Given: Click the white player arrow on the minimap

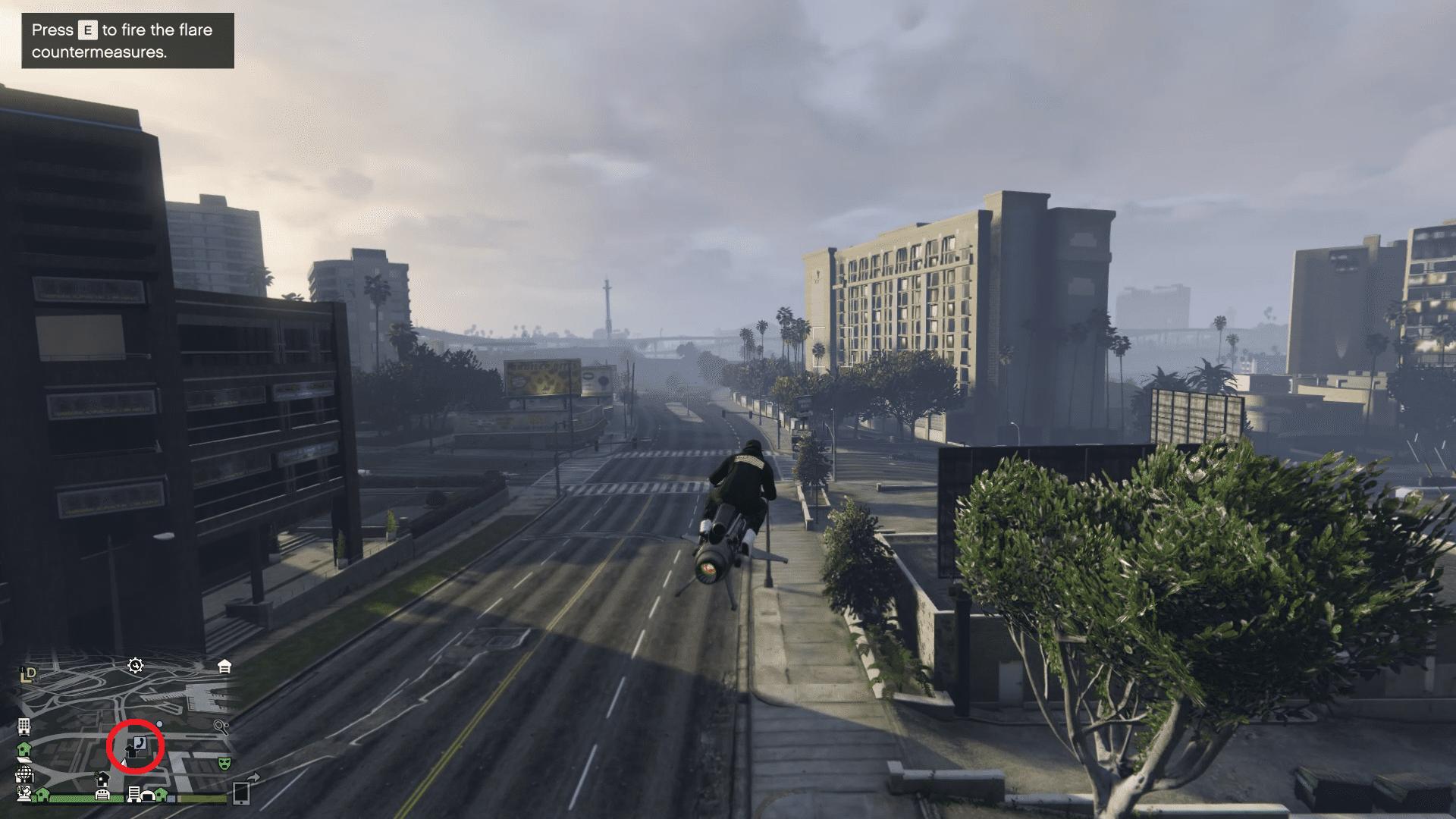Looking at the screenshot, I should 123,761.
